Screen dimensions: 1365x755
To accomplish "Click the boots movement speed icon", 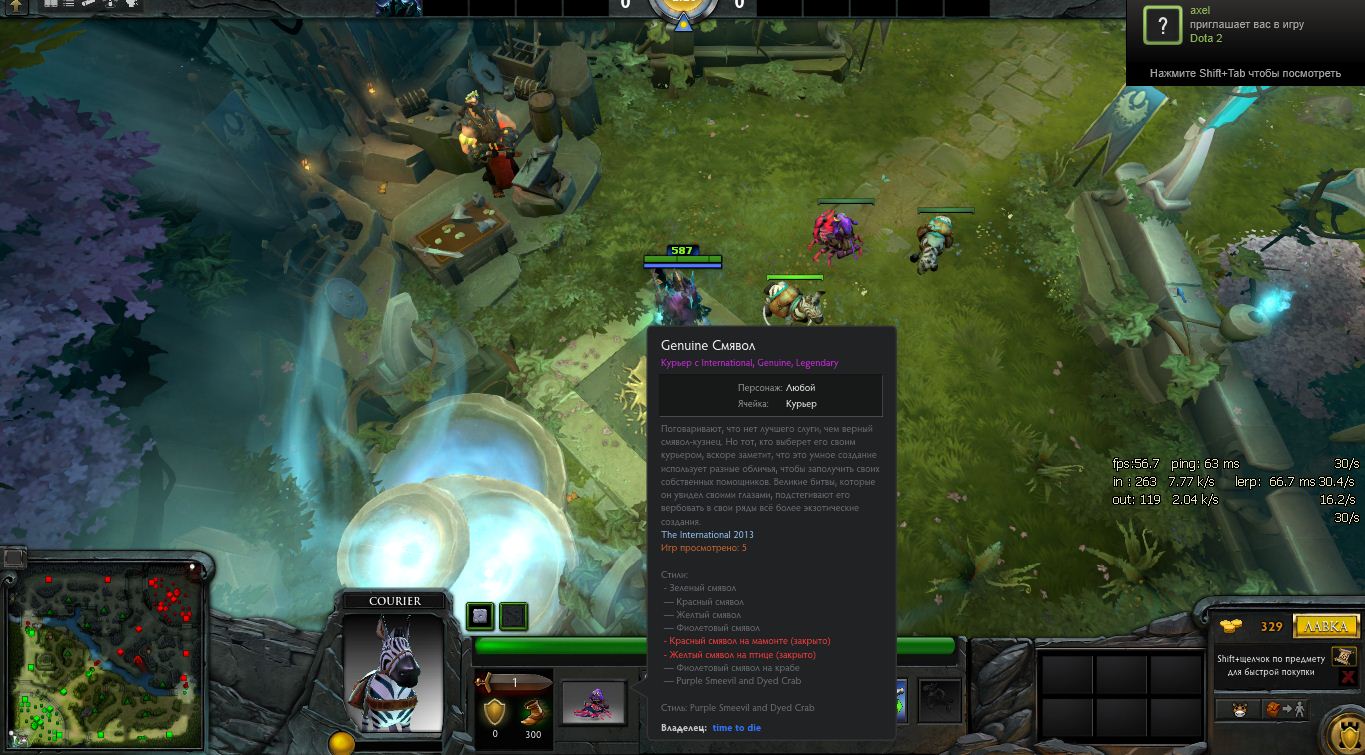I will pyautogui.click(x=531, y=712).
